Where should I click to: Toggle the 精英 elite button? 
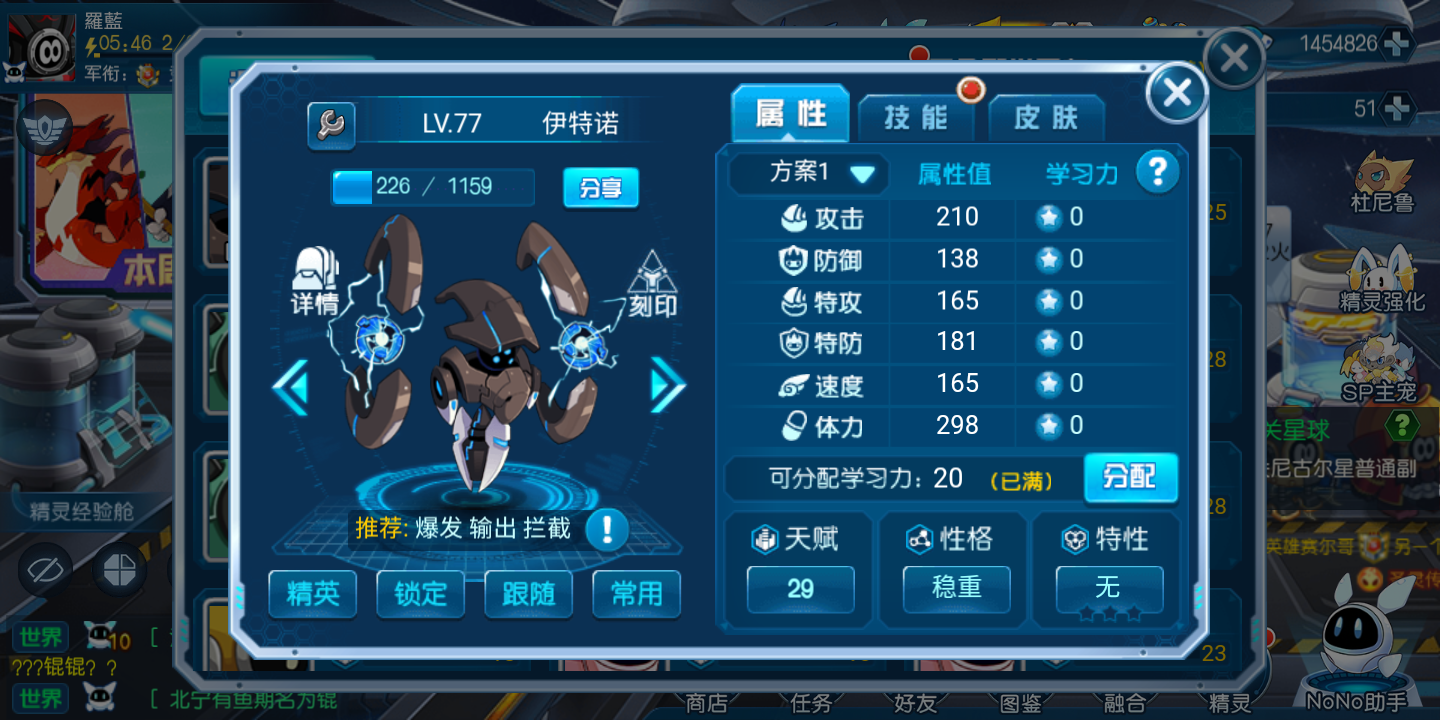(x=312, y=593)
